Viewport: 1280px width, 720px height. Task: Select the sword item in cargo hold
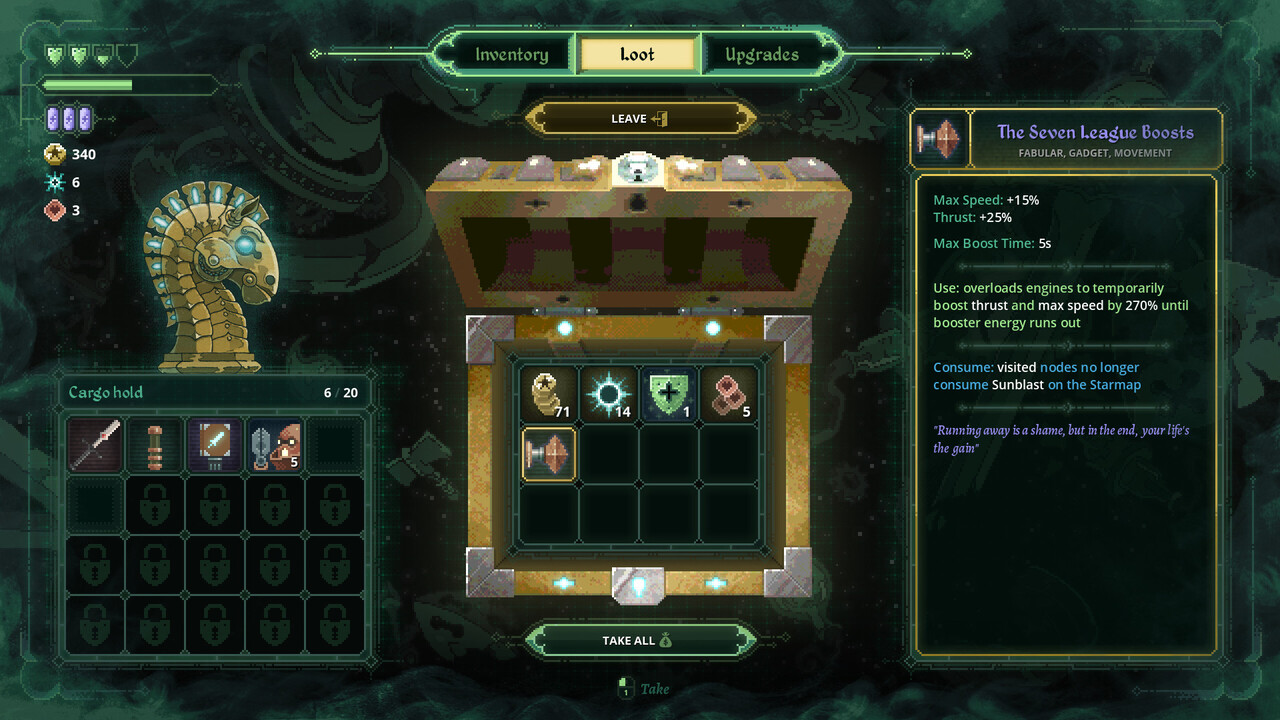pos(96,445)
